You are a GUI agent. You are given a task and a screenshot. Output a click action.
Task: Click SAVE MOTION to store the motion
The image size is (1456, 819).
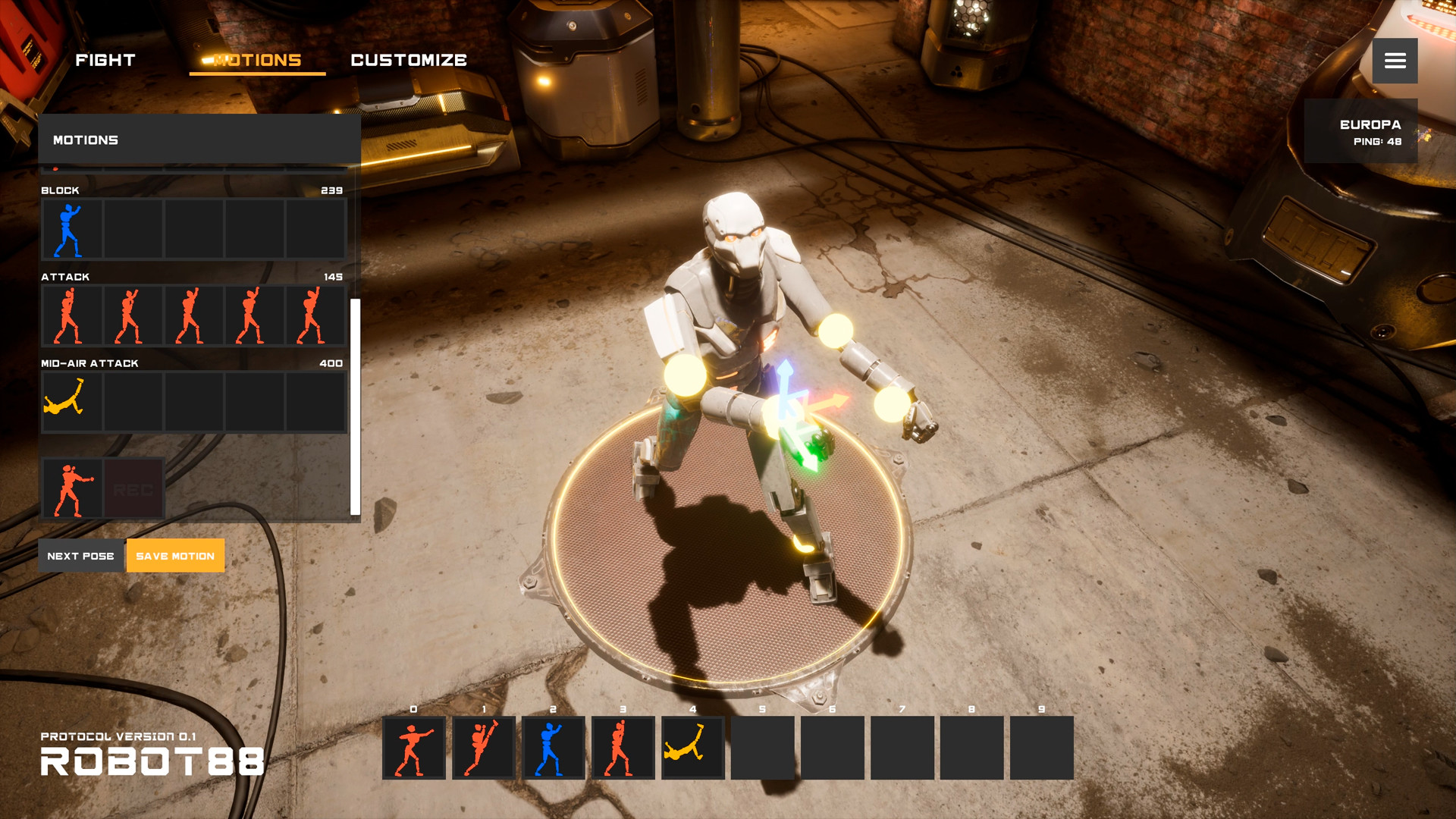(175, 555)
